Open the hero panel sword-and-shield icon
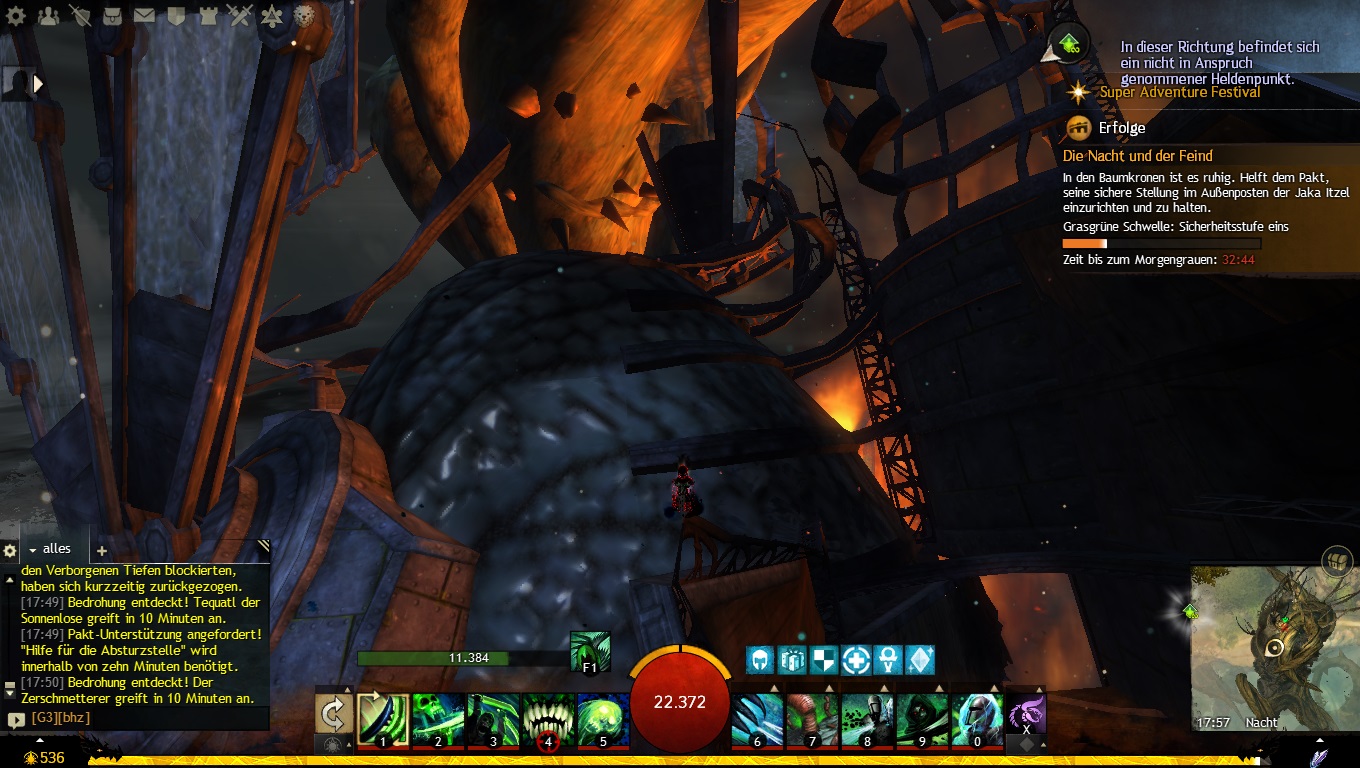 (80, 15)
